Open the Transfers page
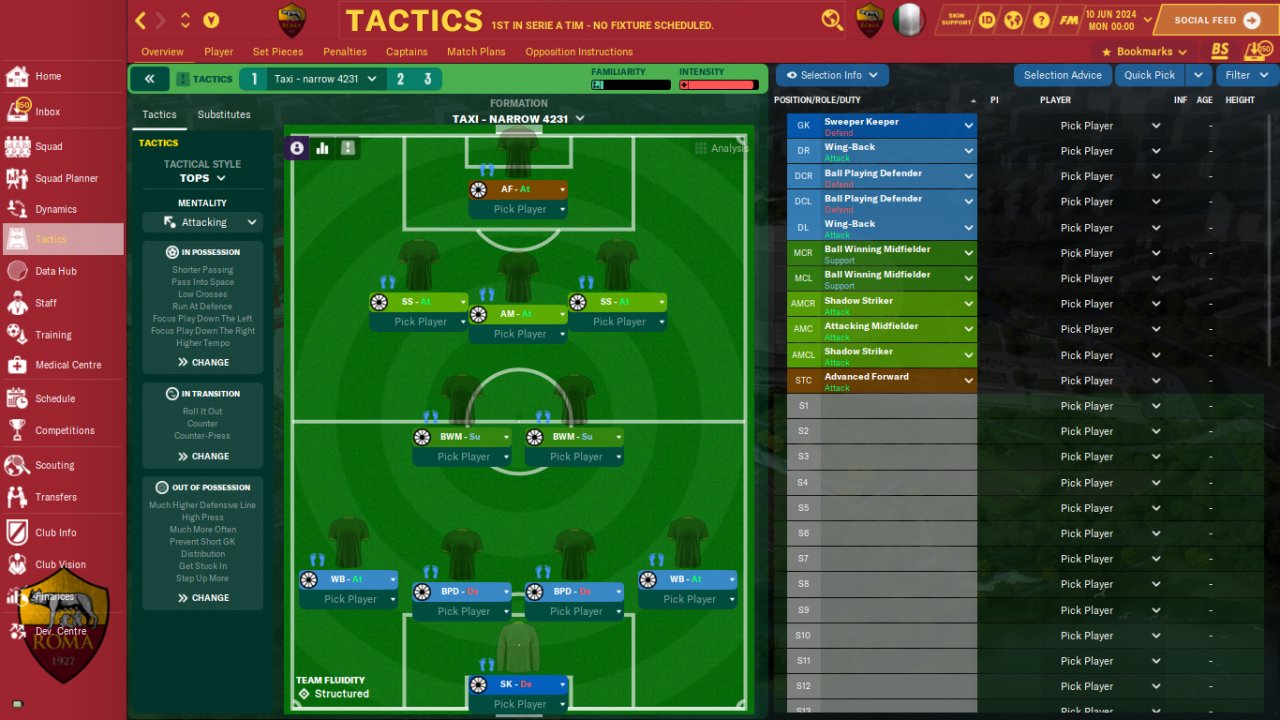 click(x=55, y=497)
